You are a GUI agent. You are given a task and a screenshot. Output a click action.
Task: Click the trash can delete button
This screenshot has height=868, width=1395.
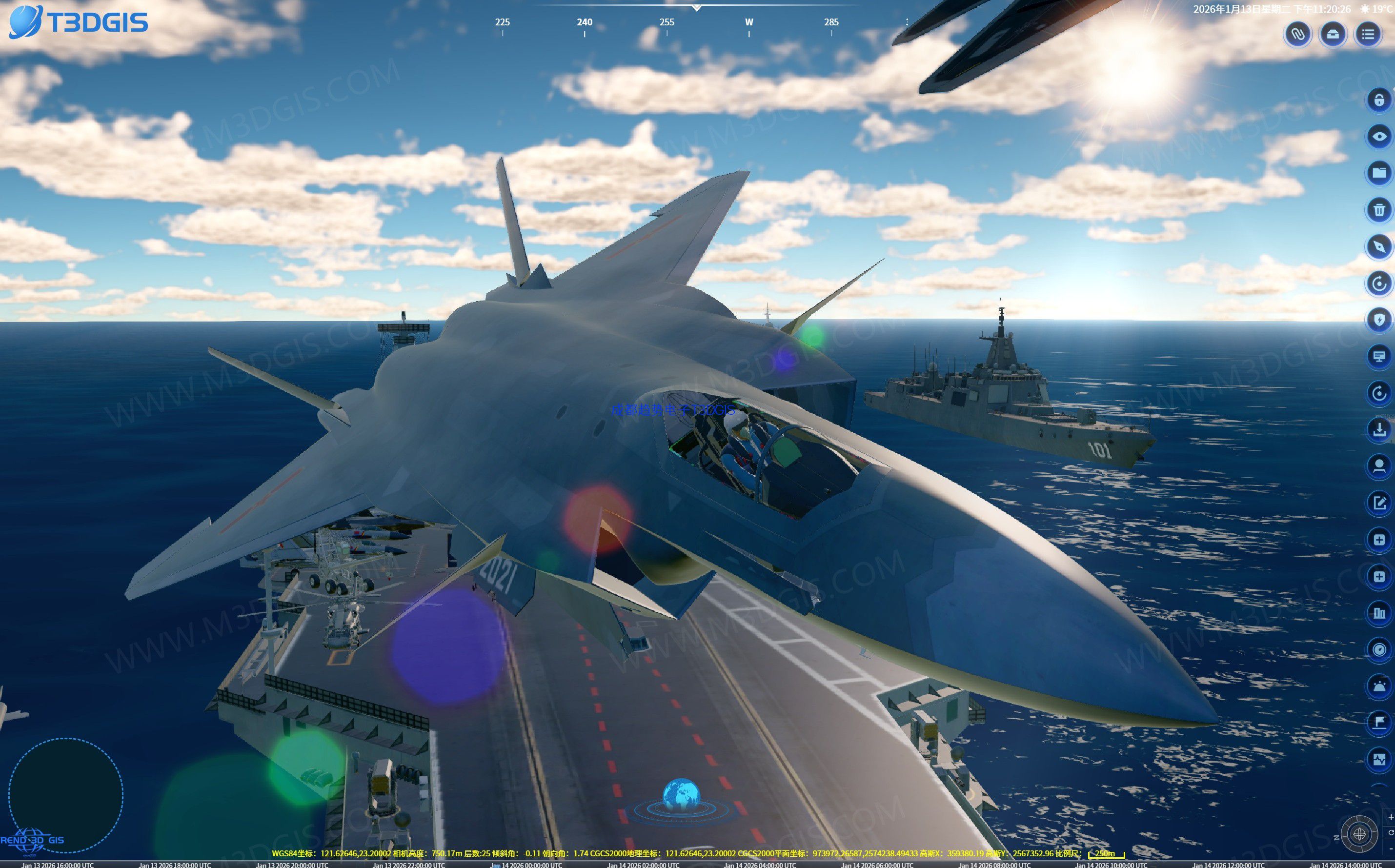pos(1379,209)
